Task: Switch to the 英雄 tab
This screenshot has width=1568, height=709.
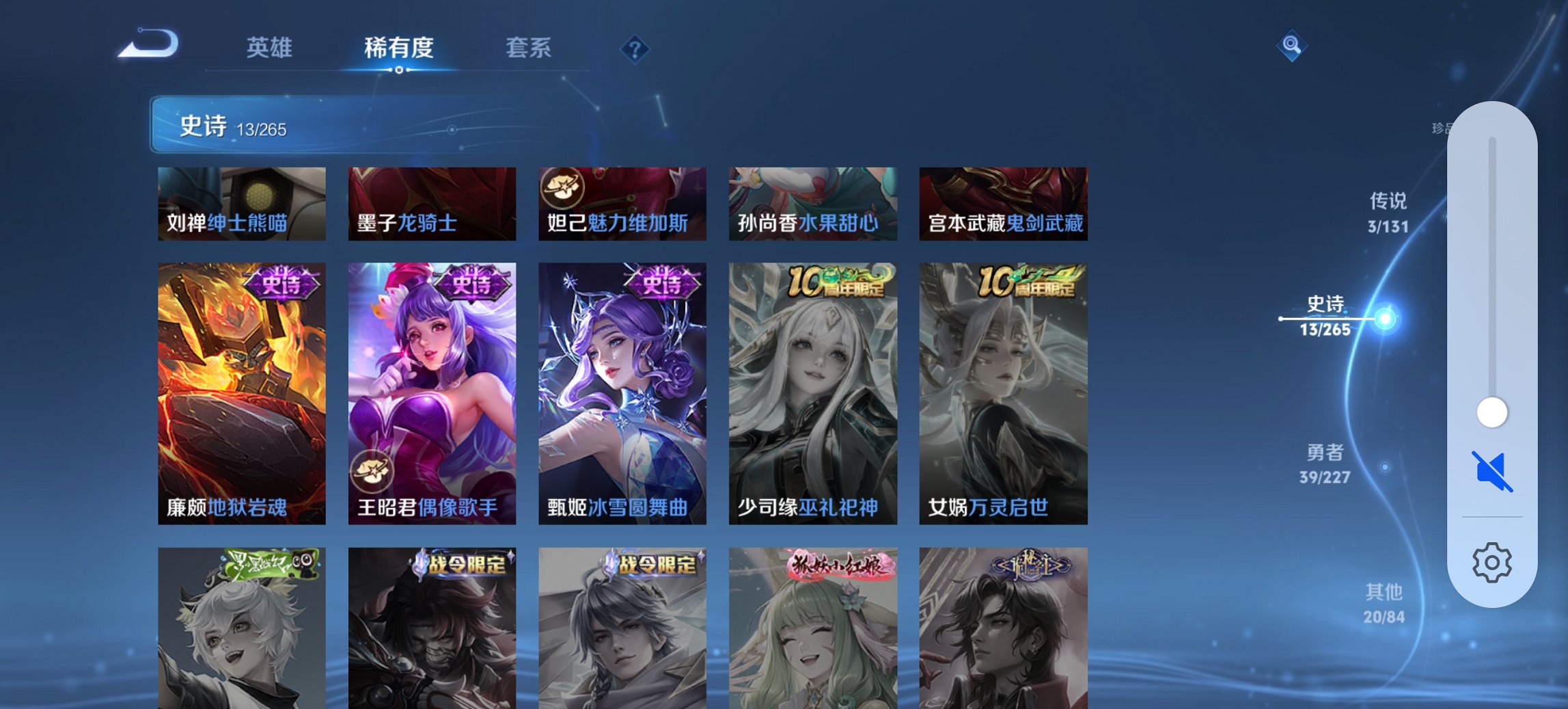Action: pos(271,48)
